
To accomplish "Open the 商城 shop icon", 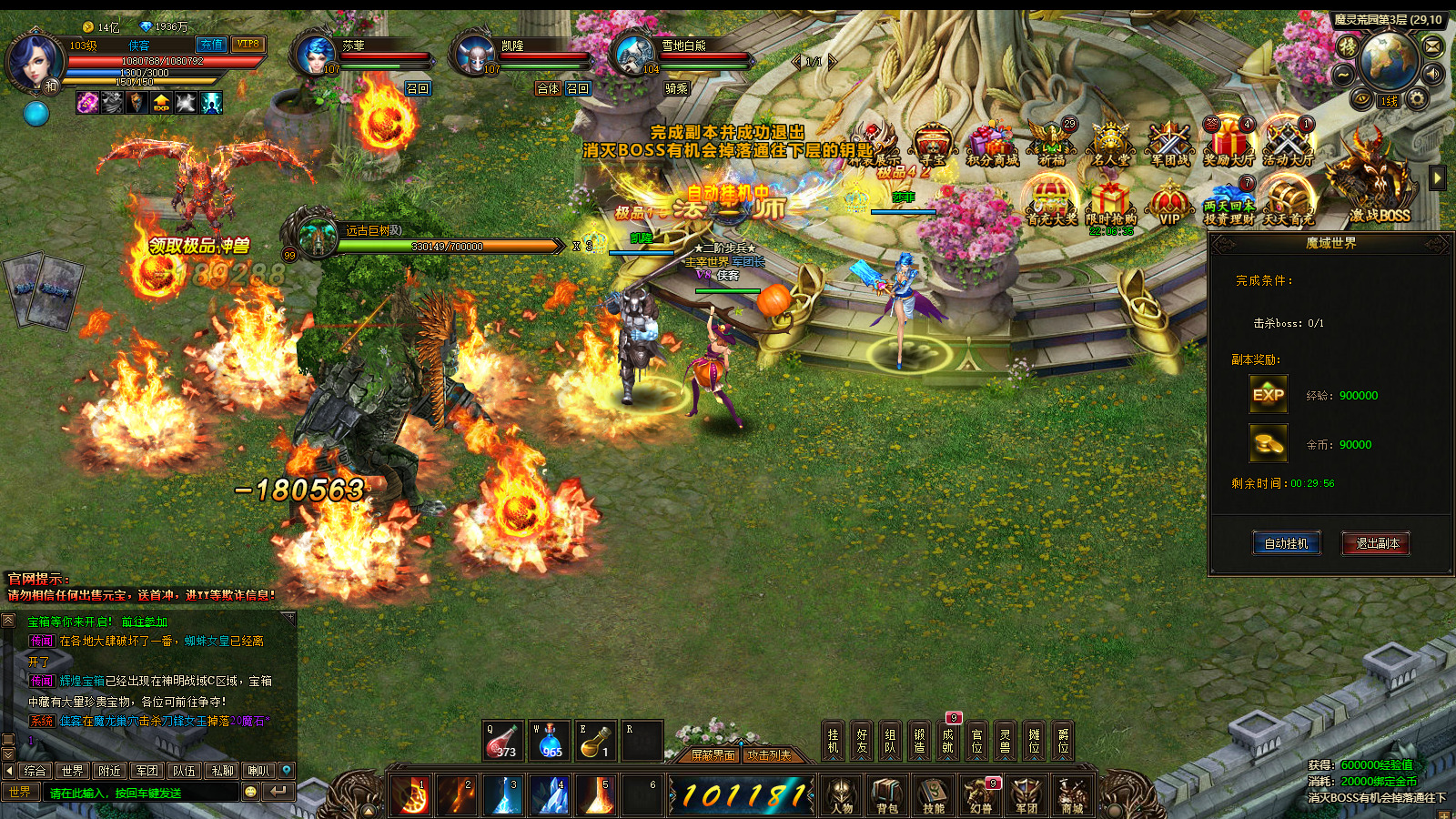I will point(1072,794).
